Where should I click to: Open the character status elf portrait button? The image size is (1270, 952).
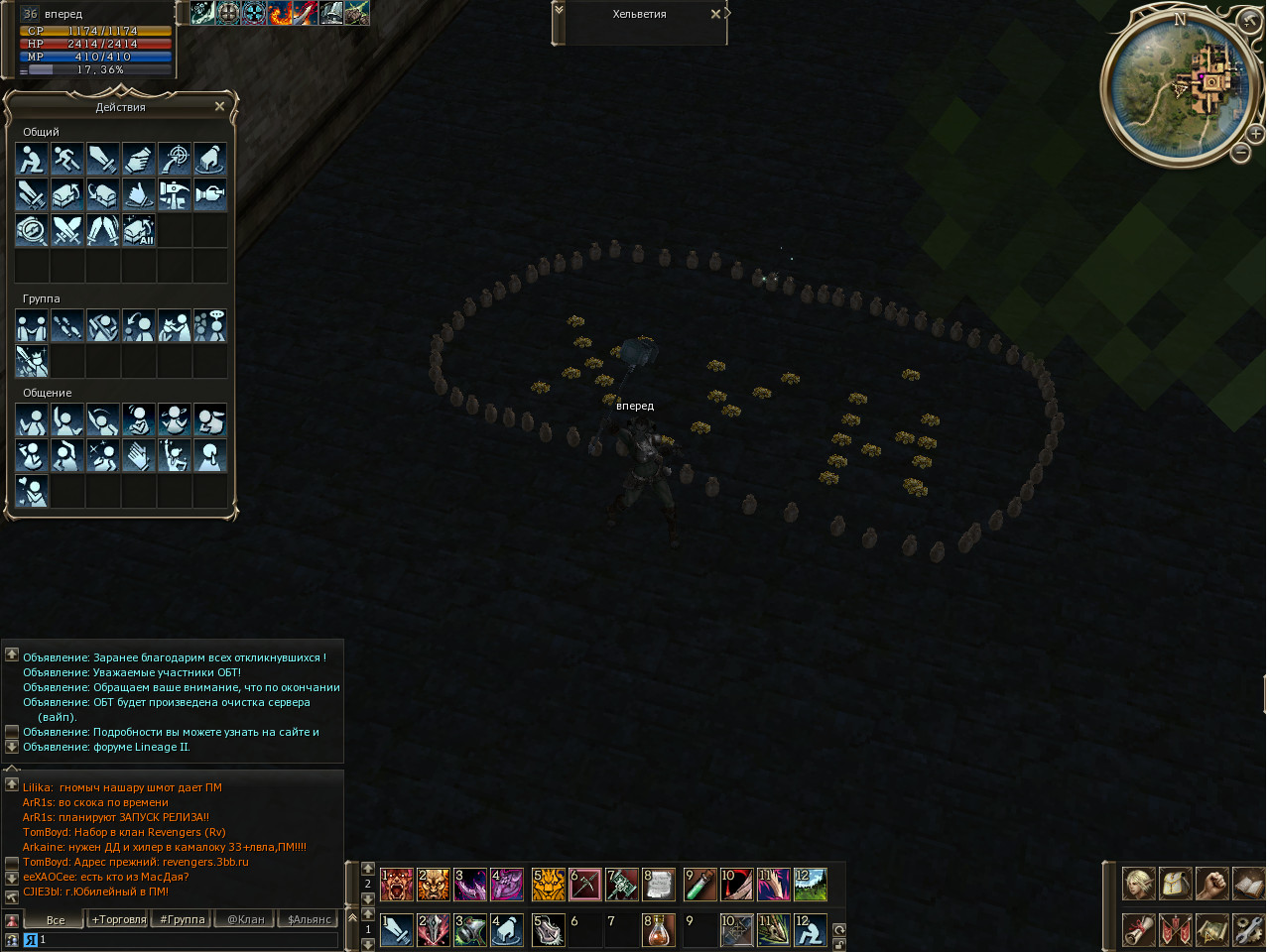pos(1138,884)
